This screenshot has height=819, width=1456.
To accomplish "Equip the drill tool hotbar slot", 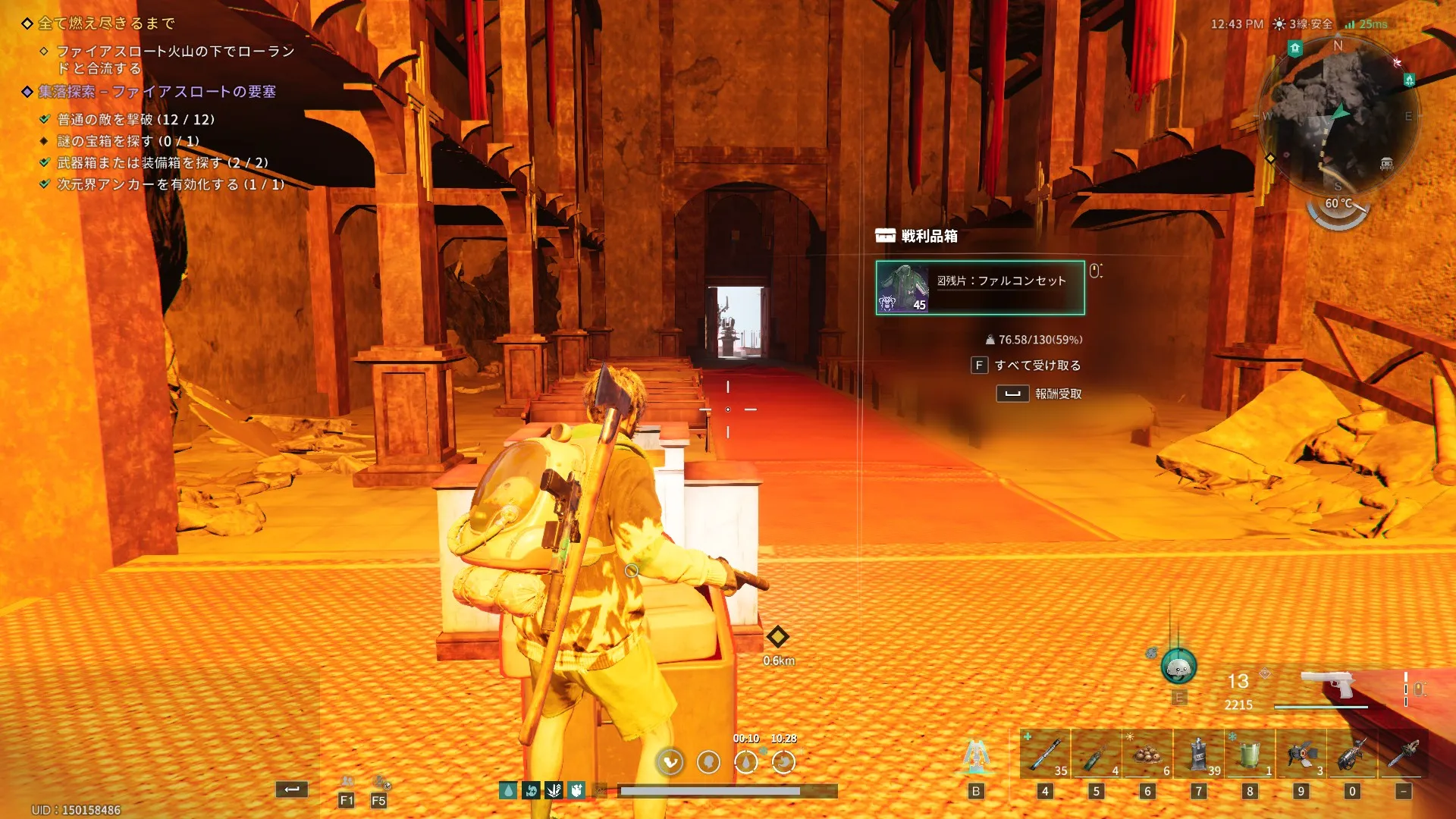I will click(1352, 755).
